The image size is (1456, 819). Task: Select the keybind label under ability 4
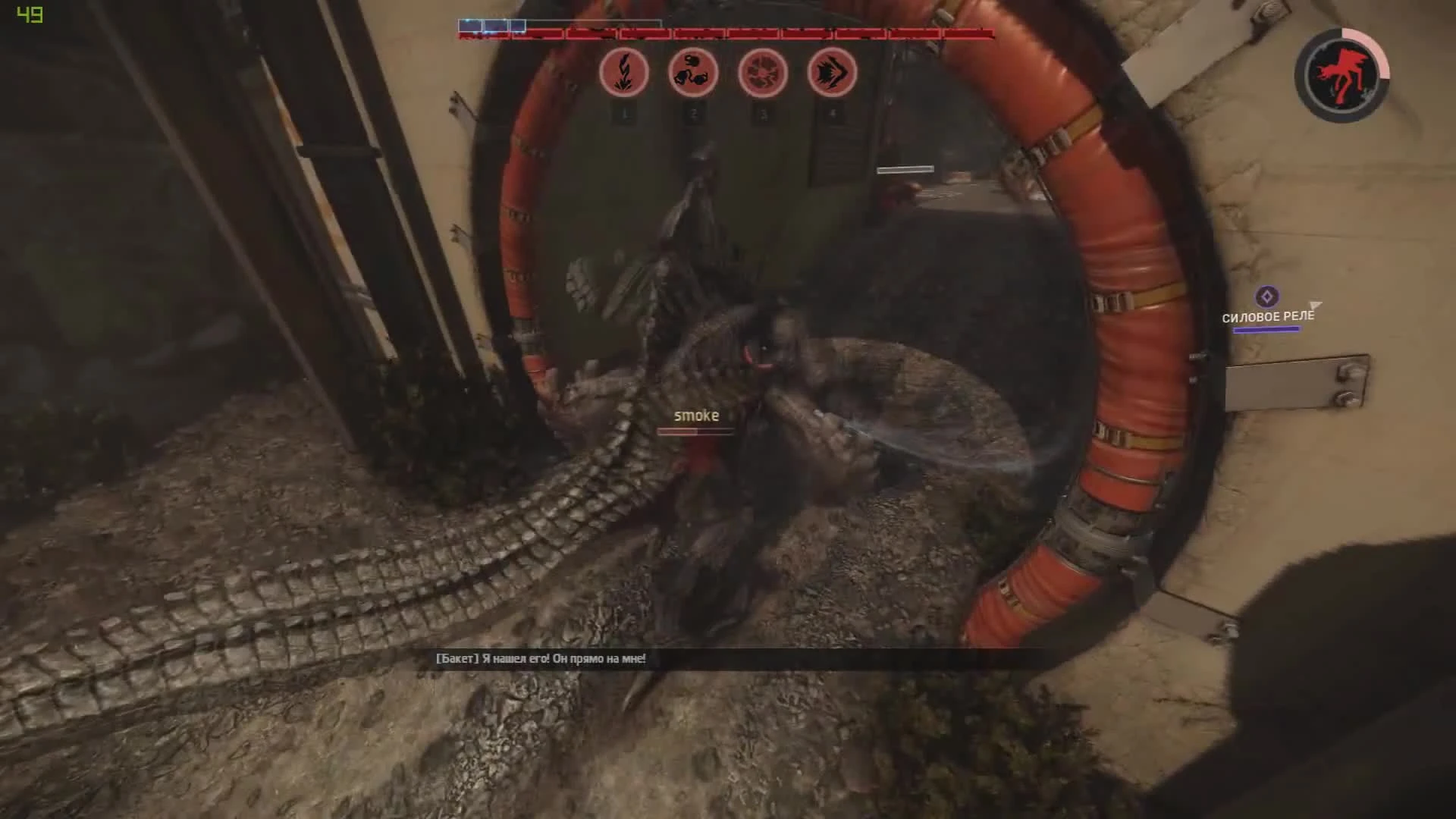tap(833, 115)
